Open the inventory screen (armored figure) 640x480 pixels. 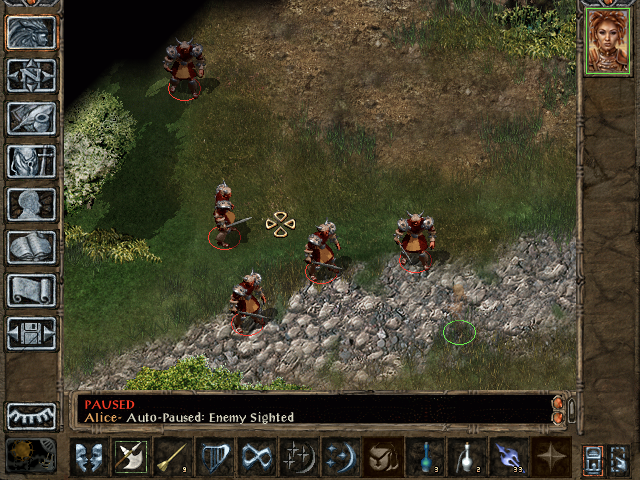(x=31, y=161)
